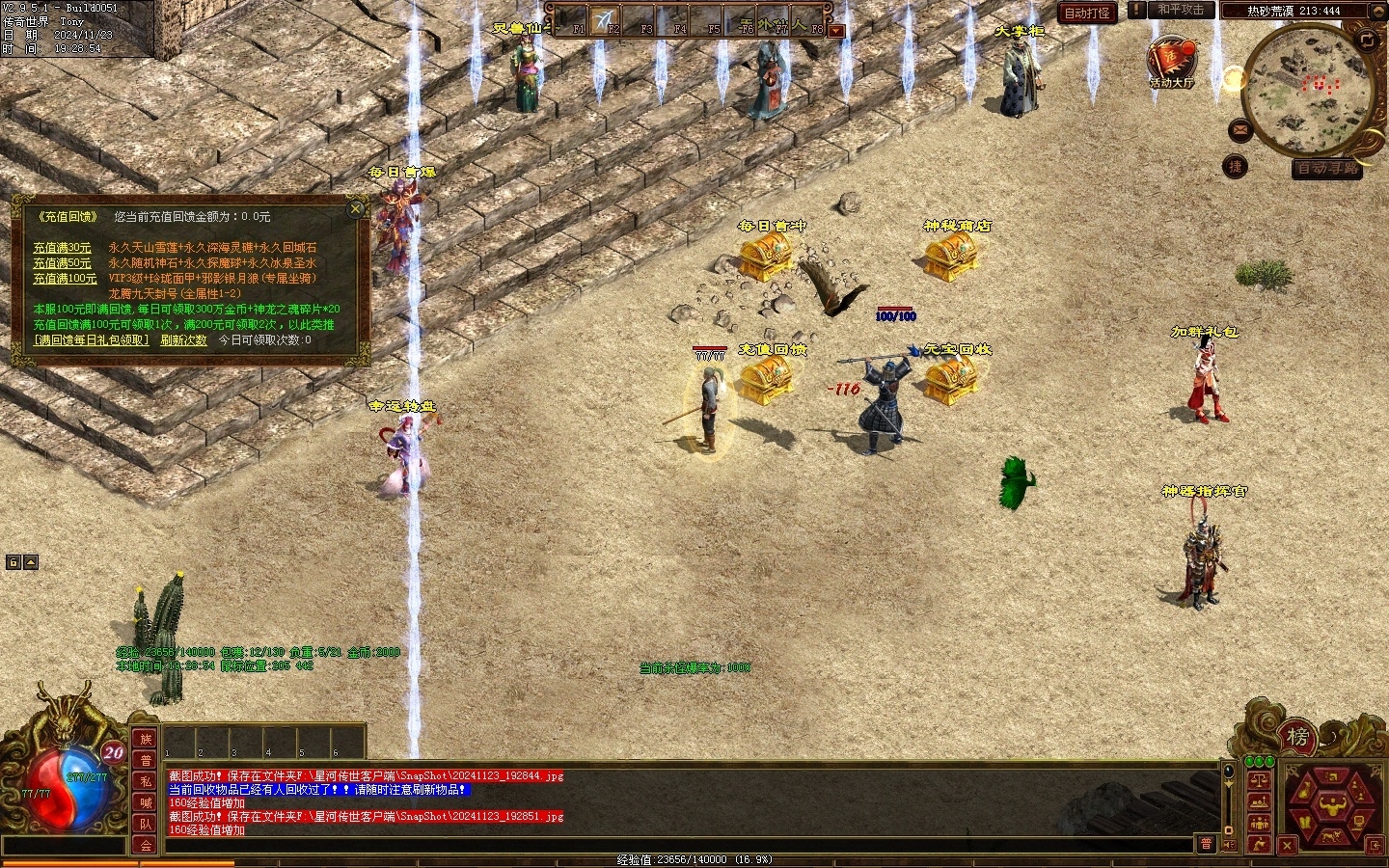Select the 喊 shout channel tab

click(146, 802)
